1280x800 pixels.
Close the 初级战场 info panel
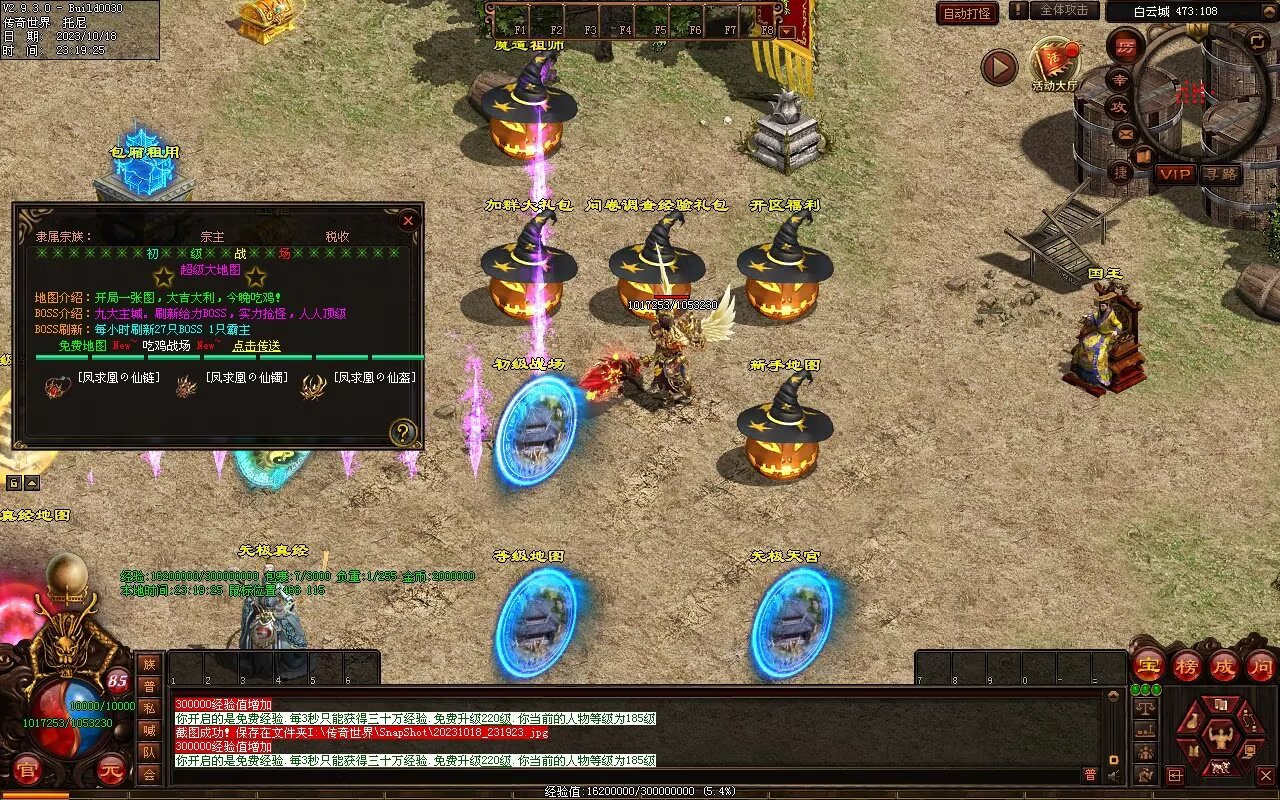click(407, 220)
